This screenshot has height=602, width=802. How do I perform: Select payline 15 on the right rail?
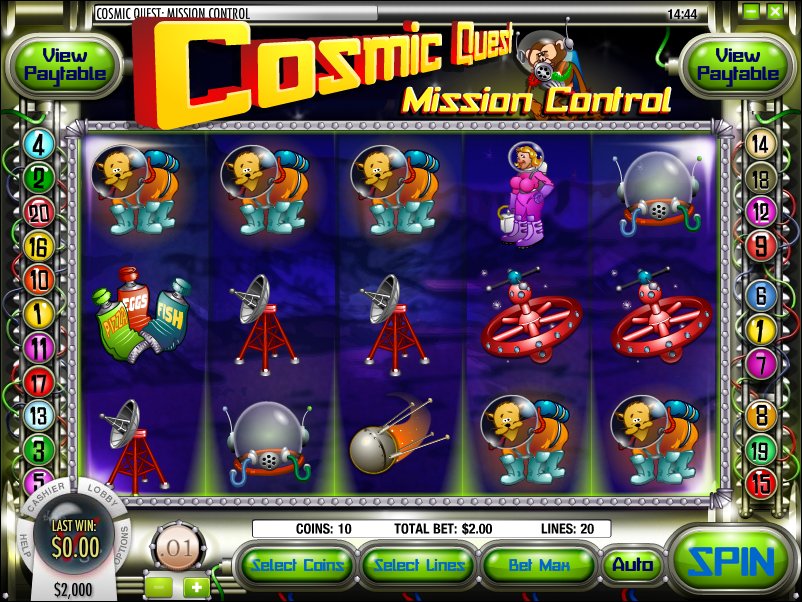coord(761,482)
